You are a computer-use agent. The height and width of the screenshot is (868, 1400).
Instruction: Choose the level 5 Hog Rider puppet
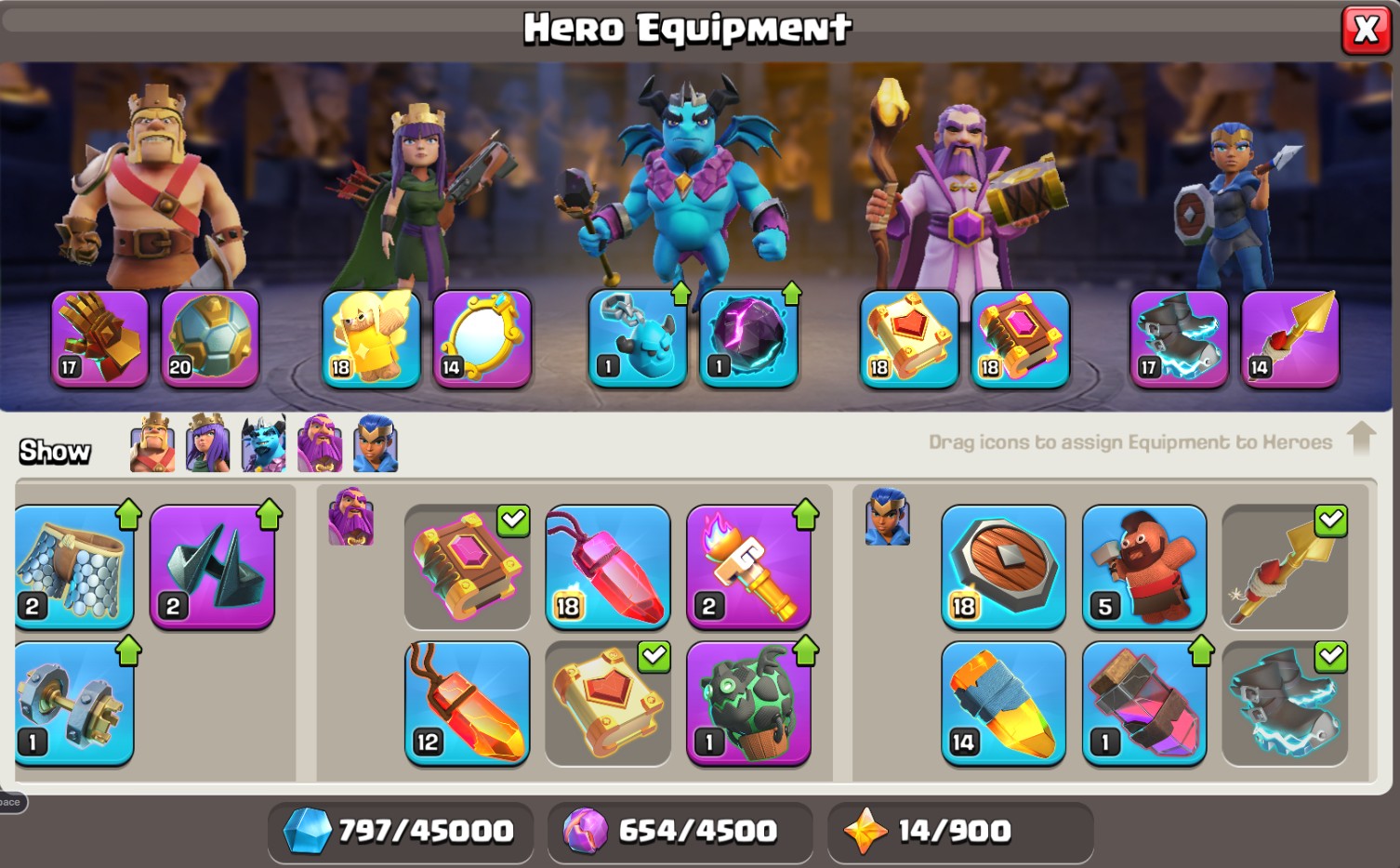coord(1144,567)
